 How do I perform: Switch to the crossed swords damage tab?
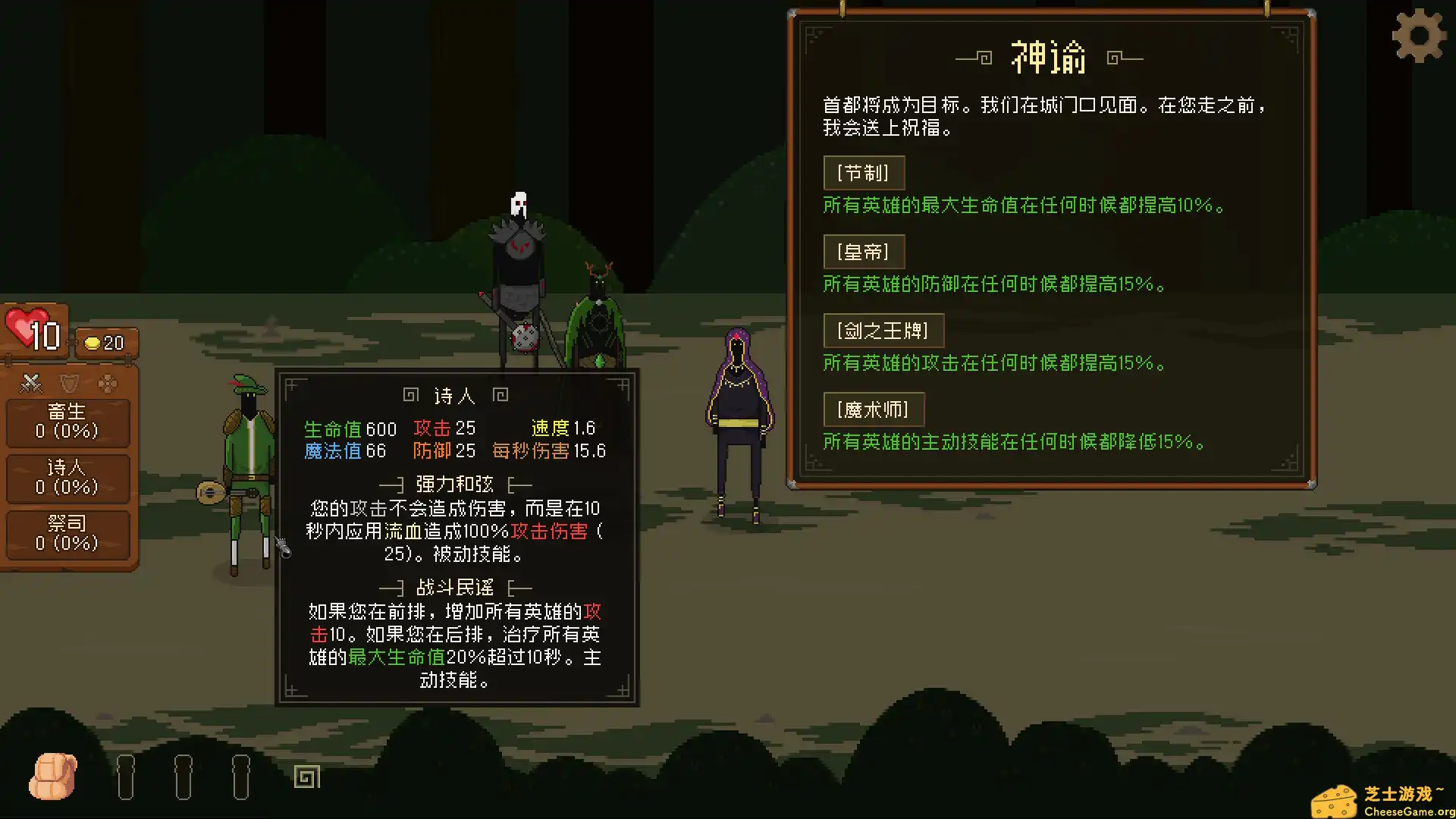coord(31,384)
